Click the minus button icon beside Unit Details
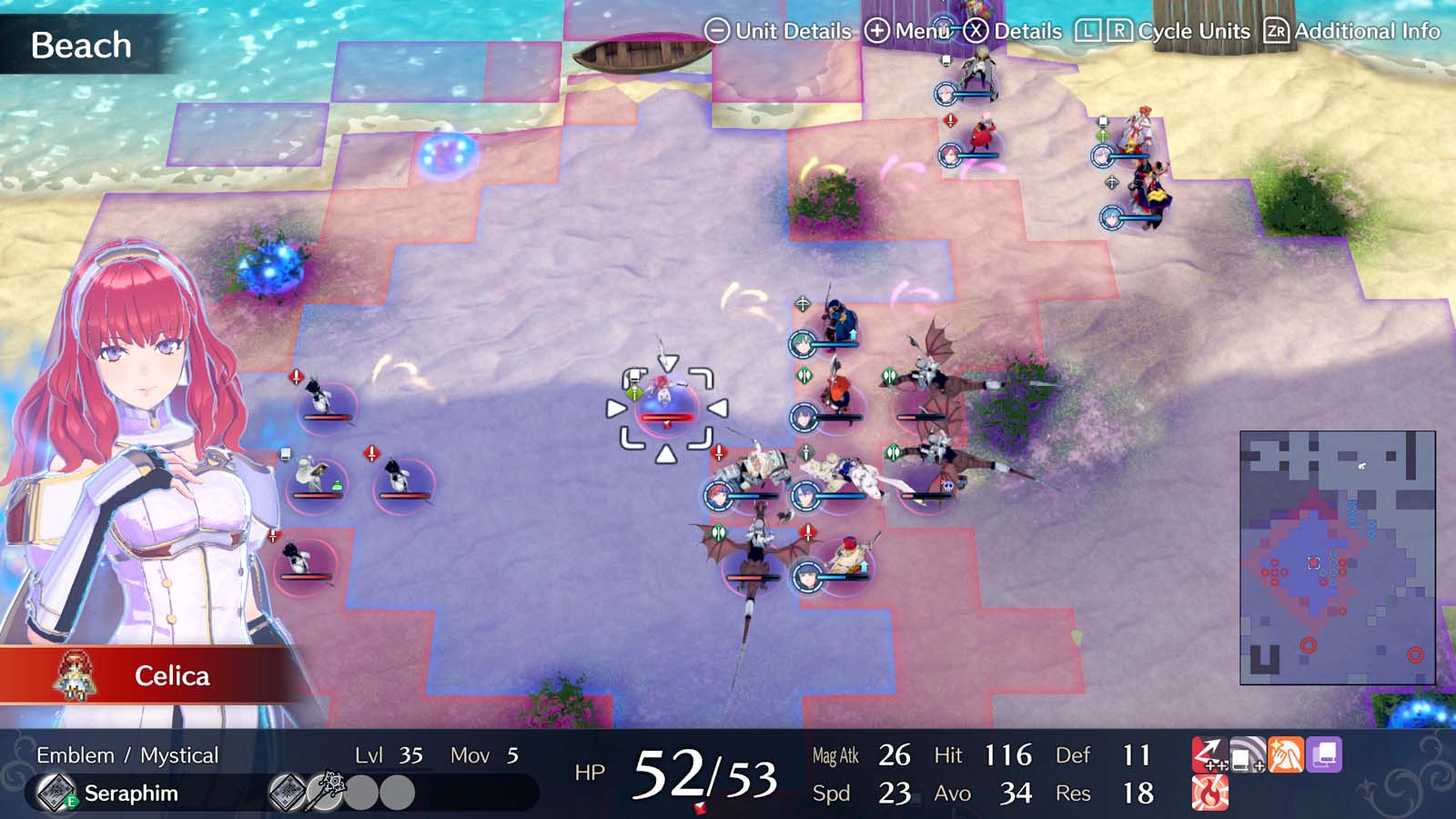Viewport: 1456px width, 819px height. (718, 30)
